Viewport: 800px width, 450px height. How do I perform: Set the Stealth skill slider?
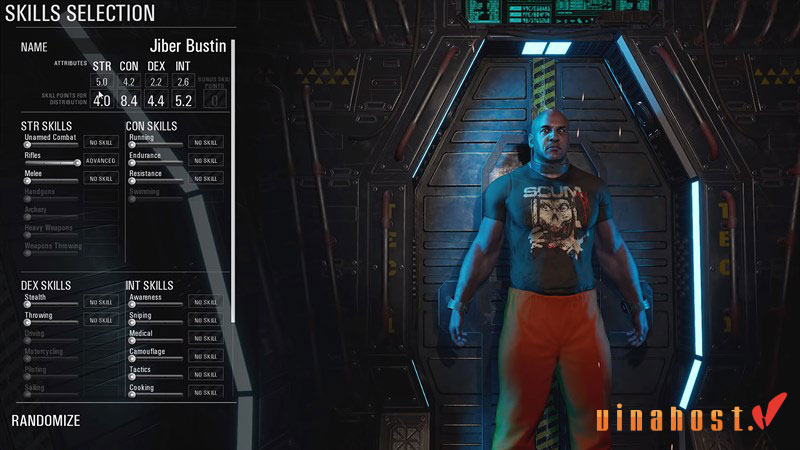(50, 304)
